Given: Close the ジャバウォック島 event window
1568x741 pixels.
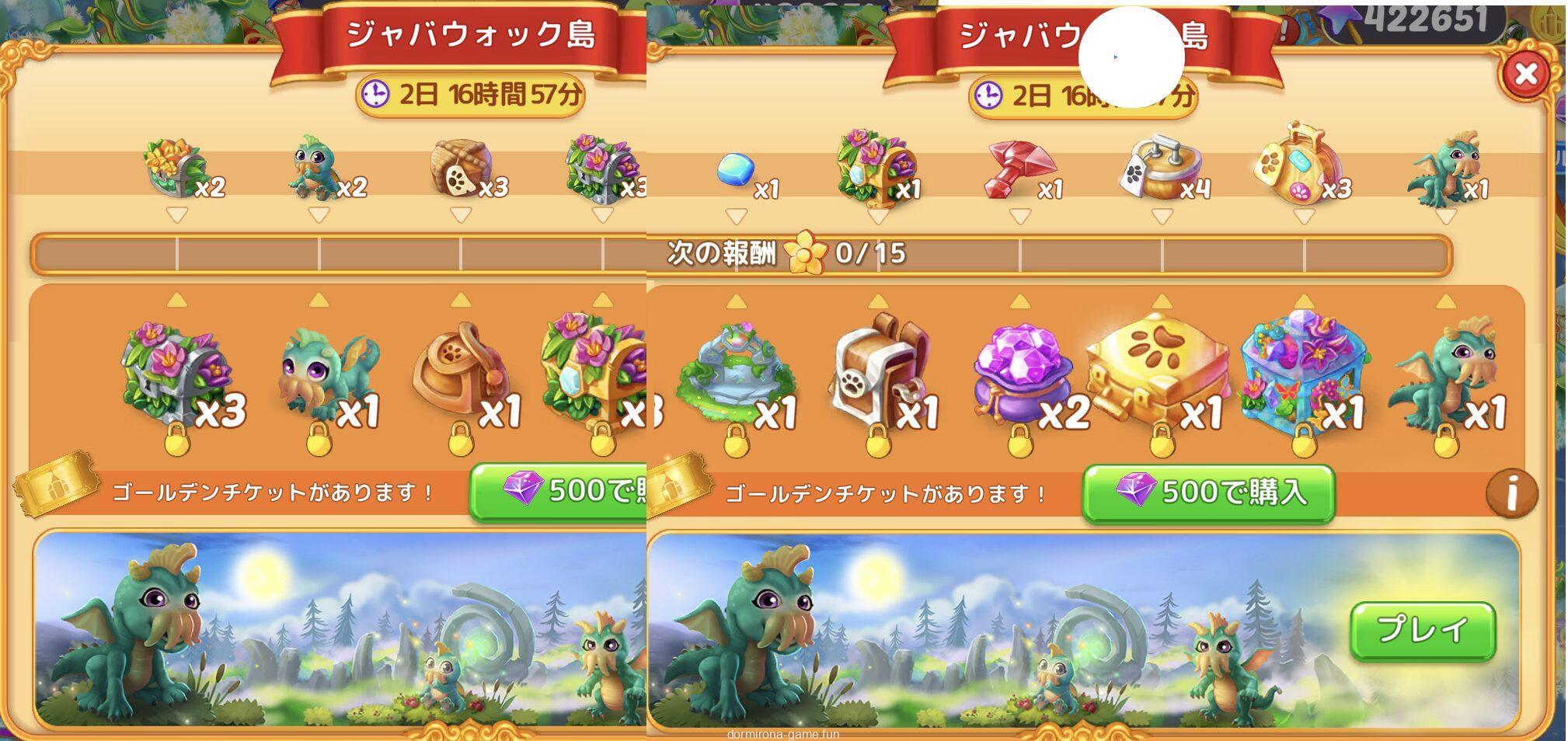Looking at the screenshot, I should click(1525, 75).
